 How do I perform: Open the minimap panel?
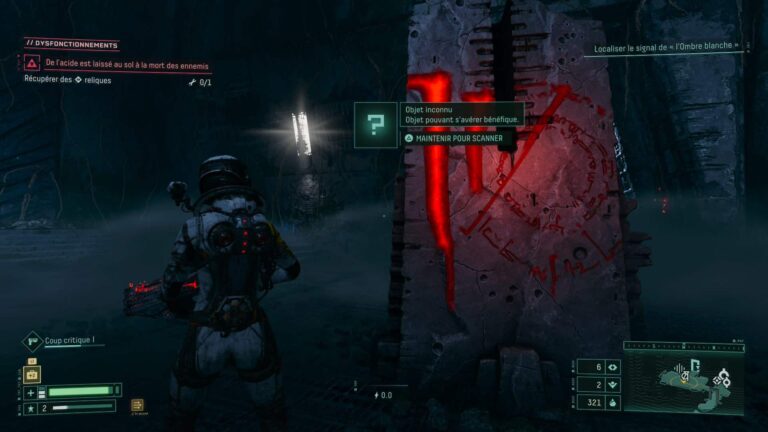point(685,376)
